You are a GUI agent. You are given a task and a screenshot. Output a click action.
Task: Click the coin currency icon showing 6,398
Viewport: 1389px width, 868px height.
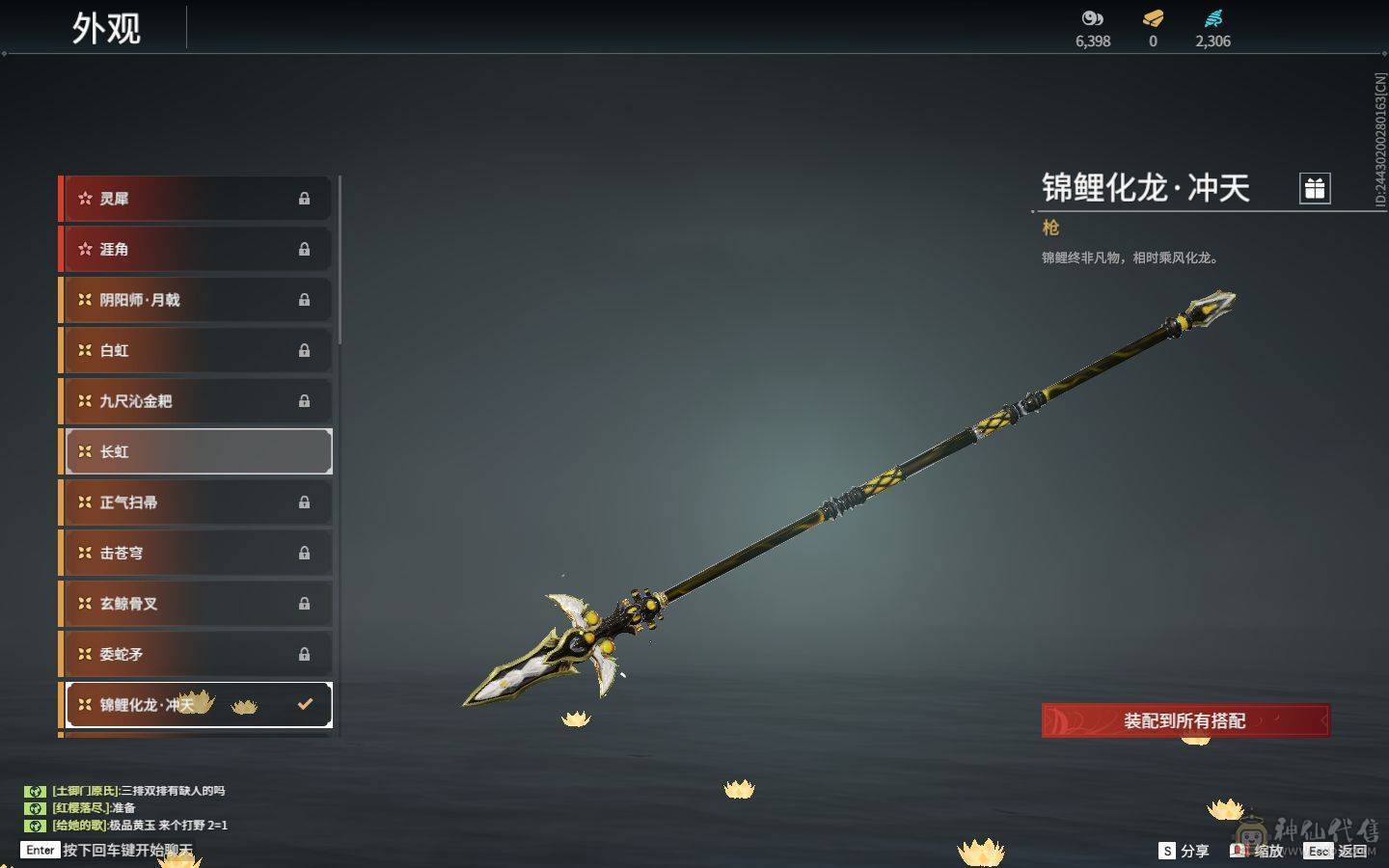[1091, 18]
